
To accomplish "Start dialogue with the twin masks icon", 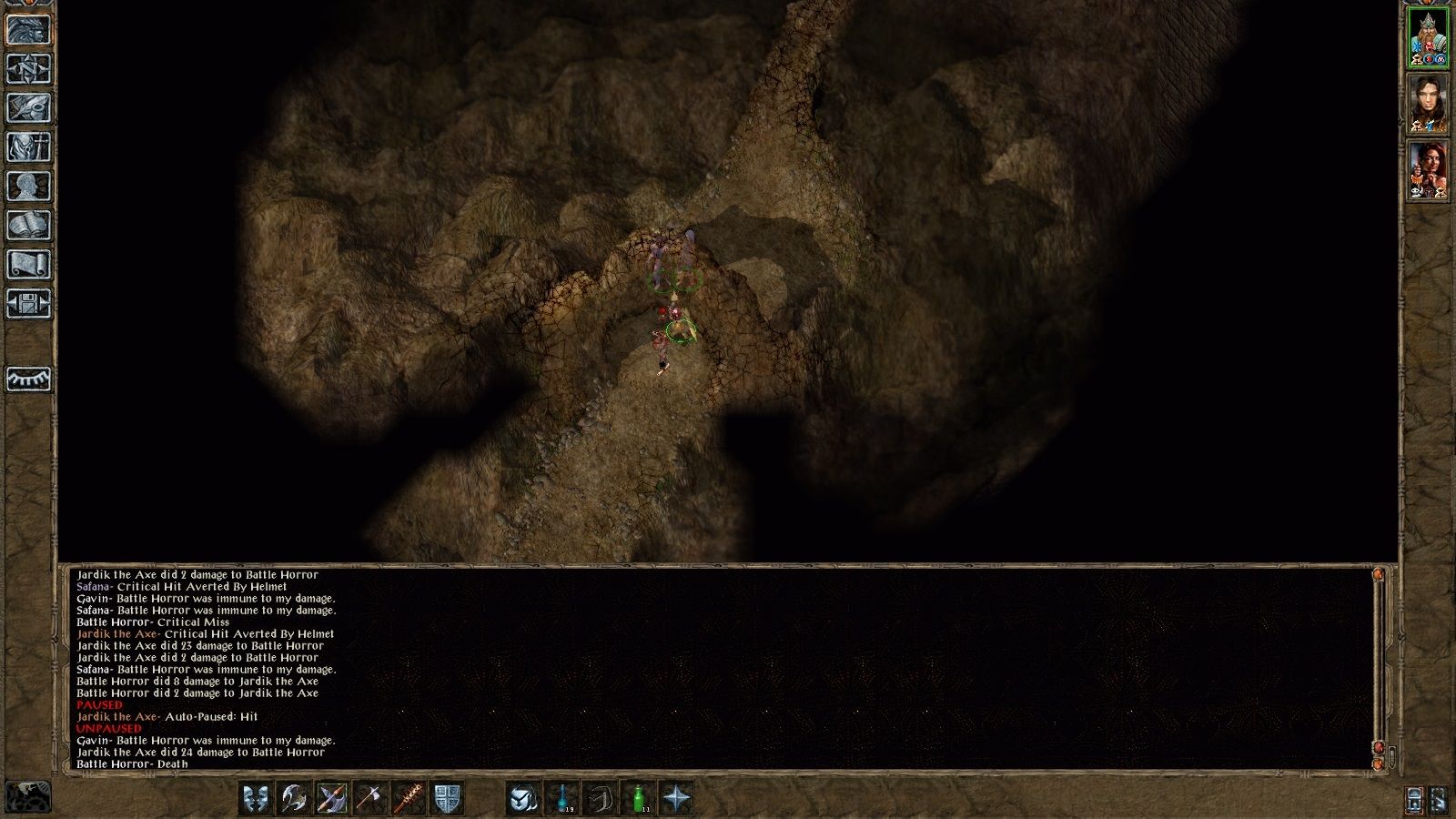I will pyautogui.click(x=254, y=797).
